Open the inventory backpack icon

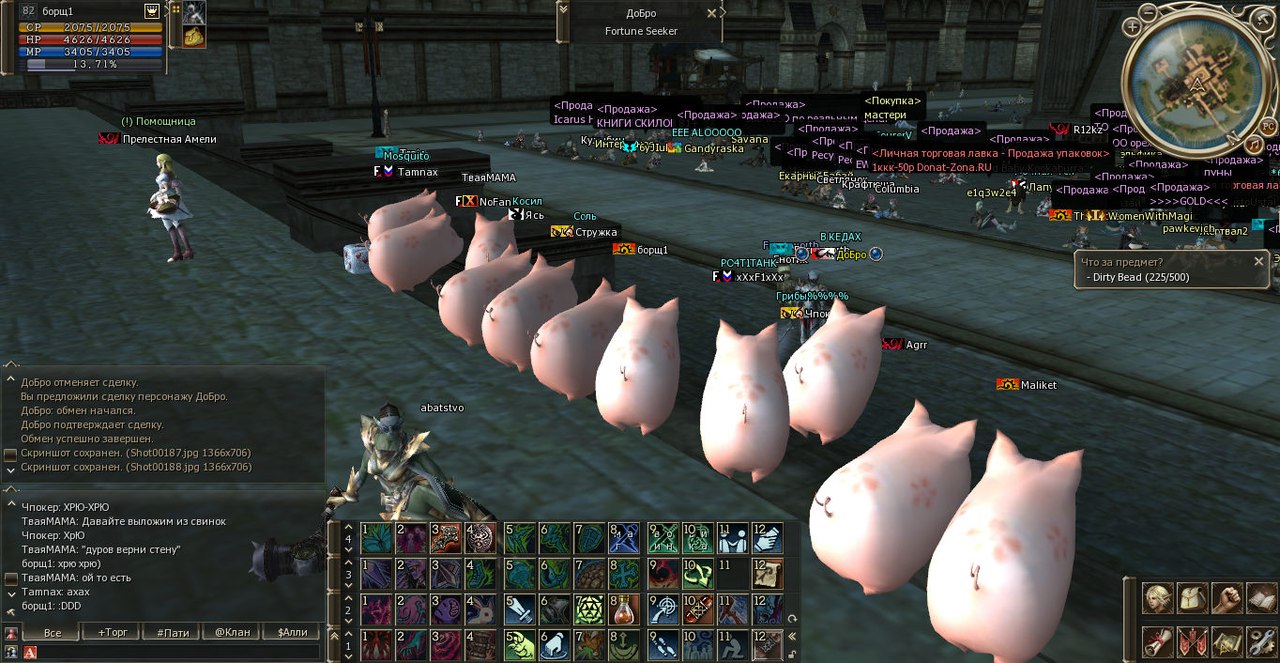click(1192, 598)
